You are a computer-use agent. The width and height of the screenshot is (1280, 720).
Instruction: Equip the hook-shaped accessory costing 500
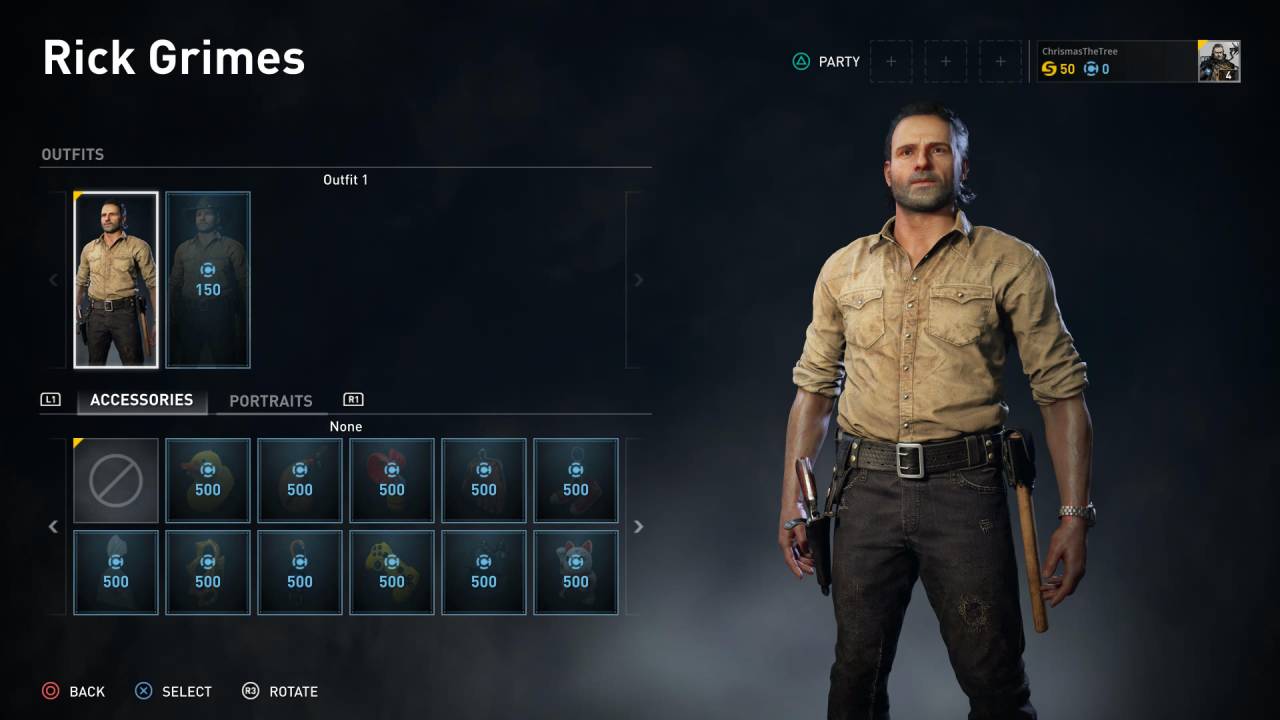point(300,572)
